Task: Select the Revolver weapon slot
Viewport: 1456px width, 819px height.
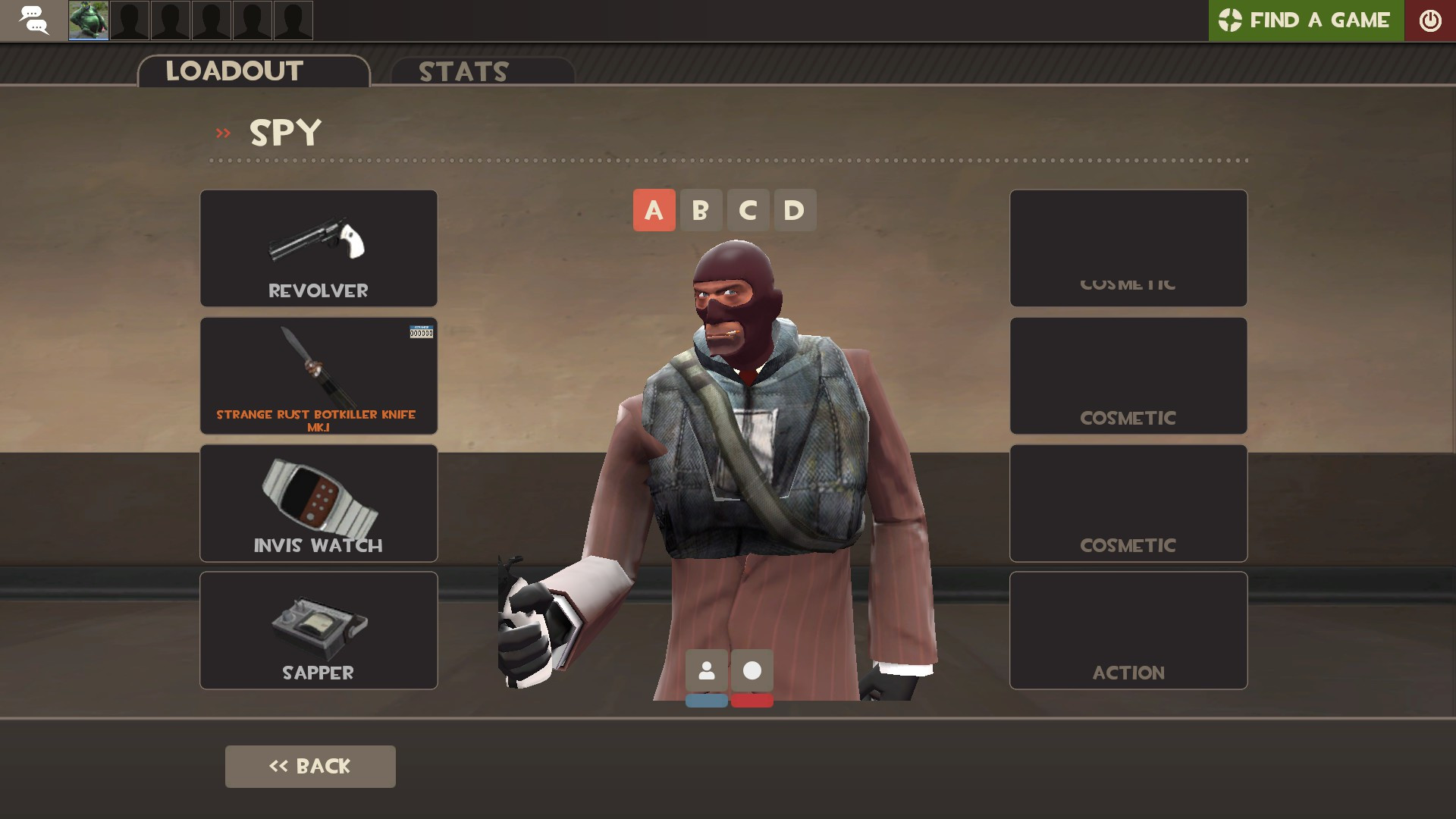Action: (318, 248)
